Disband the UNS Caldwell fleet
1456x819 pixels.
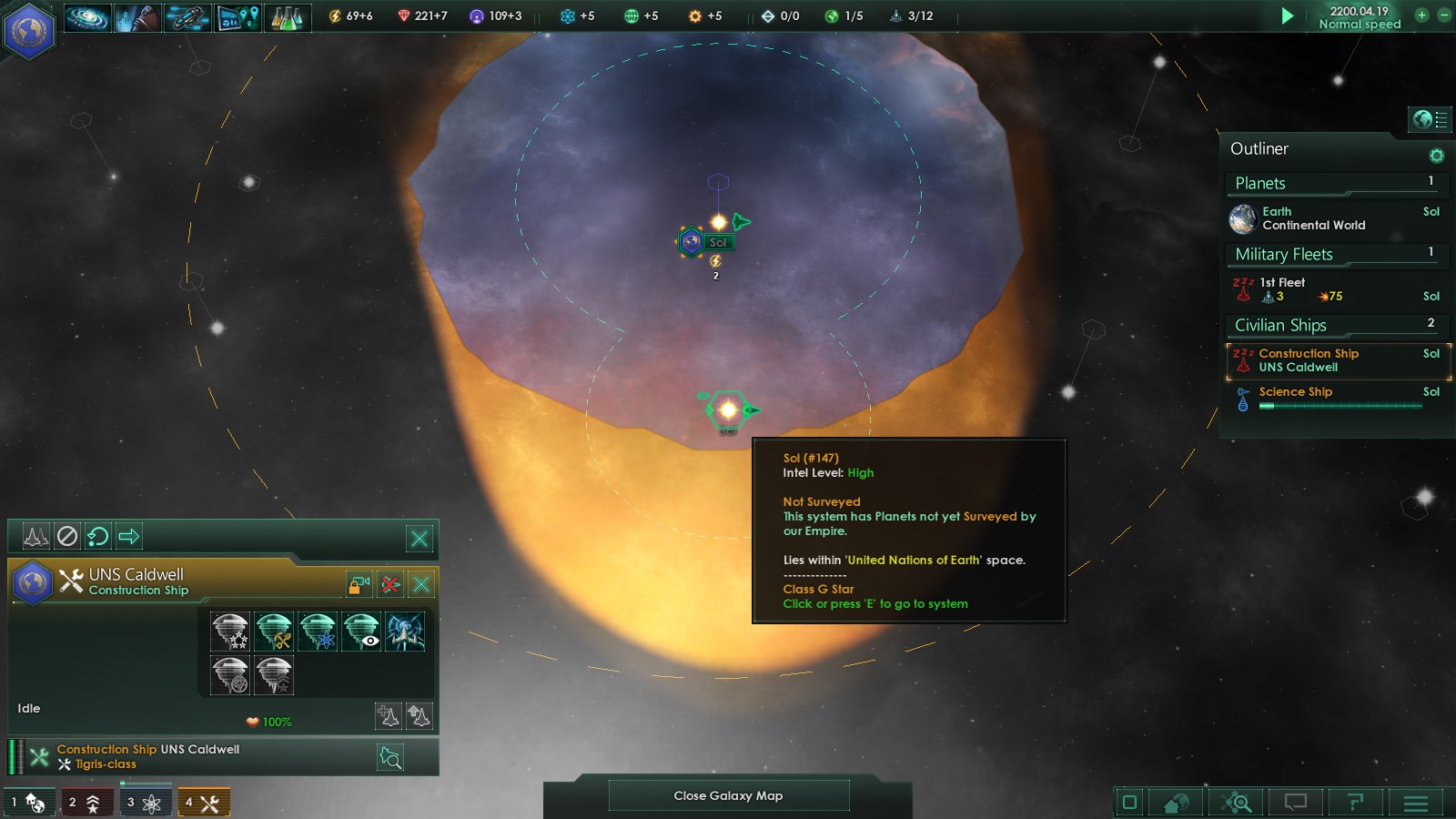pos(390,584)
